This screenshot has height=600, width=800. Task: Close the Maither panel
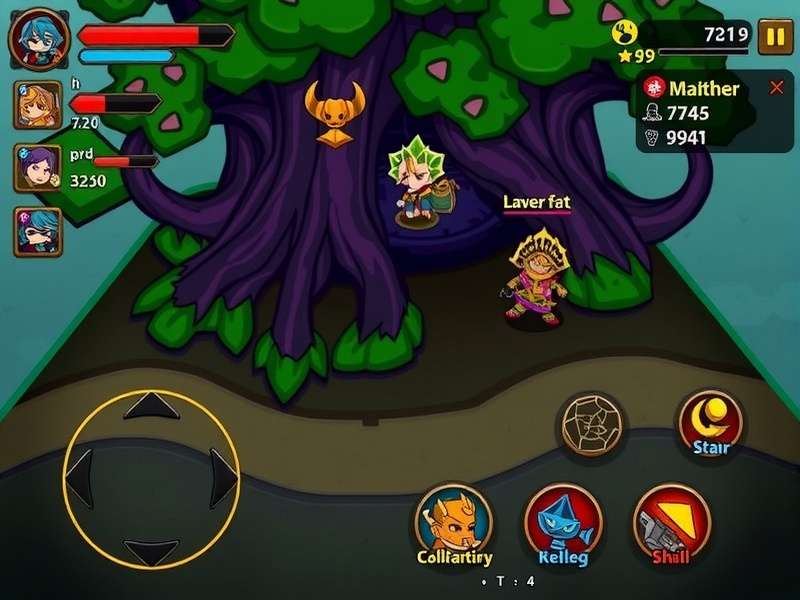click(776, 88)
